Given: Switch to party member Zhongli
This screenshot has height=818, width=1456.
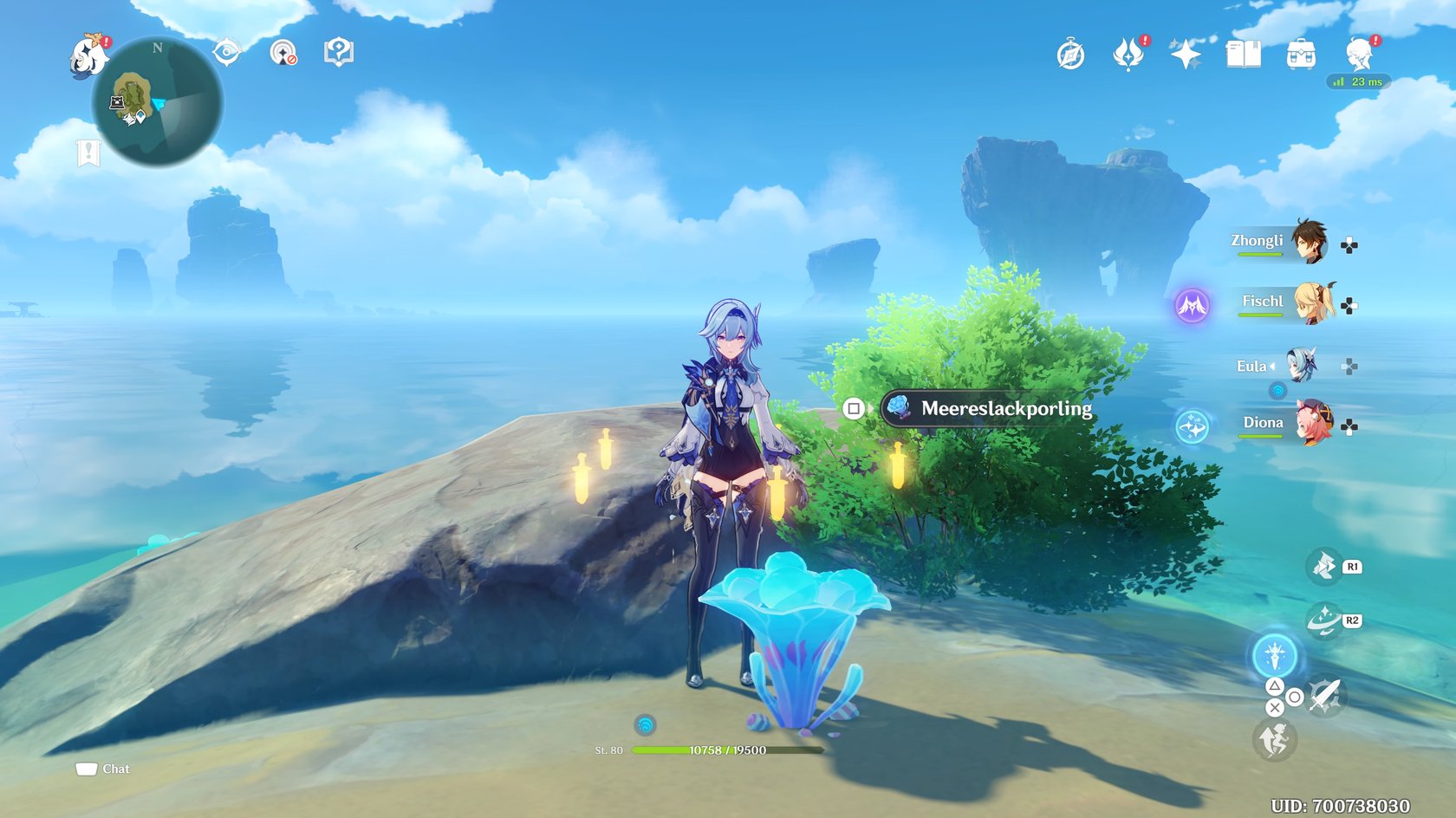Looking at the screenshot, I should coord(1308,241).
